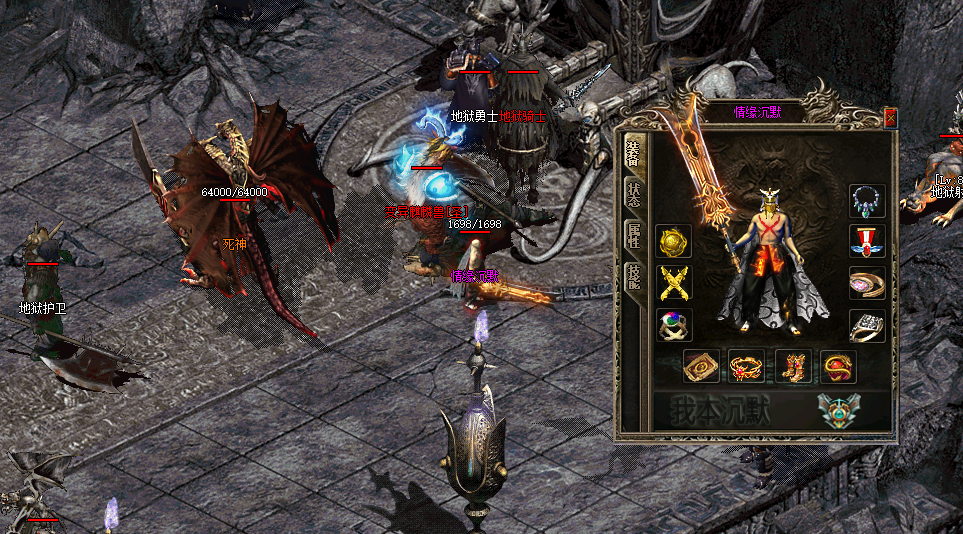
Task: Click the winged shield badge icon
Action: (836, 411)
